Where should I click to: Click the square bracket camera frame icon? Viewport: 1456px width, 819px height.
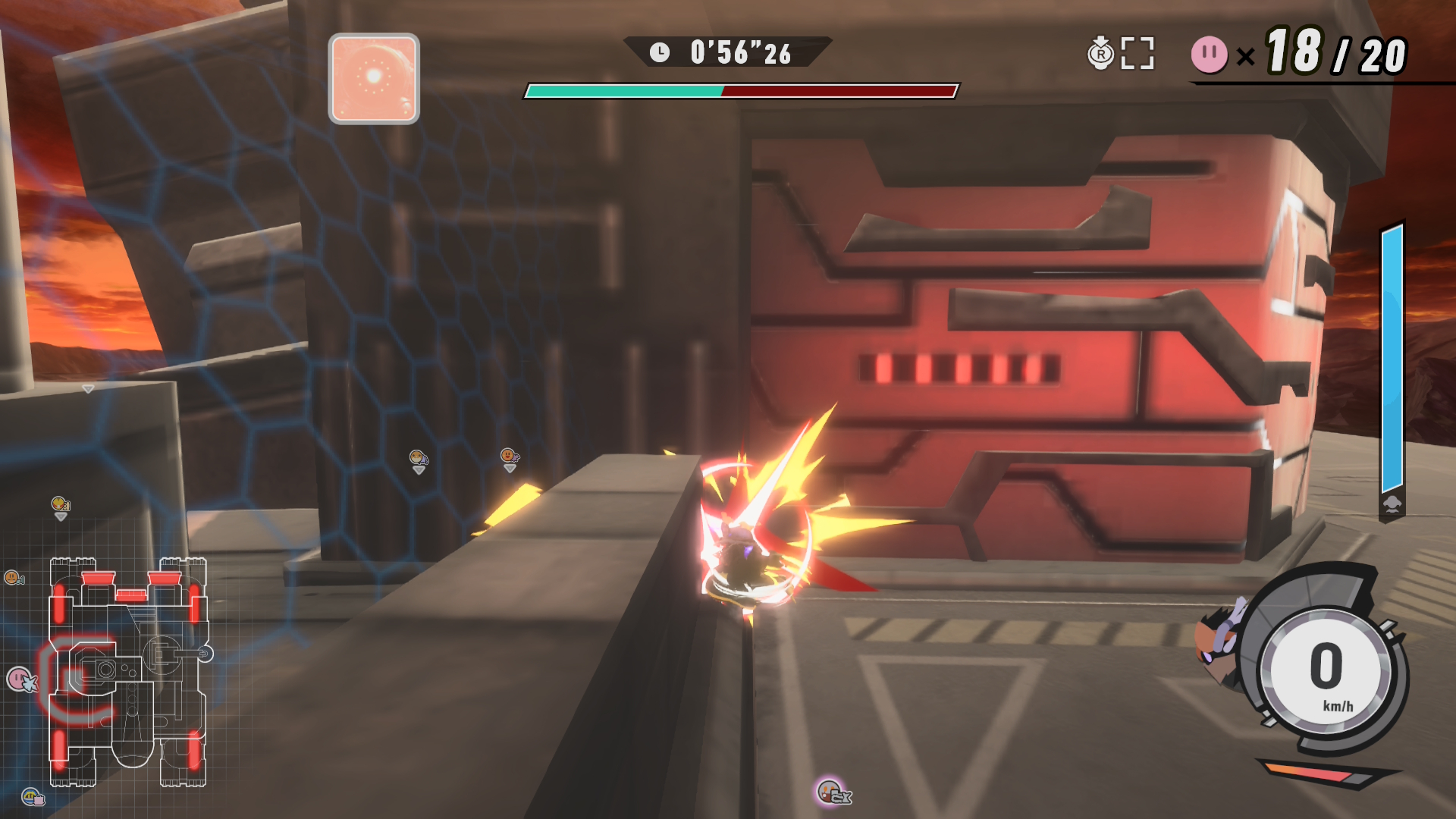[x=1137, y=53]
